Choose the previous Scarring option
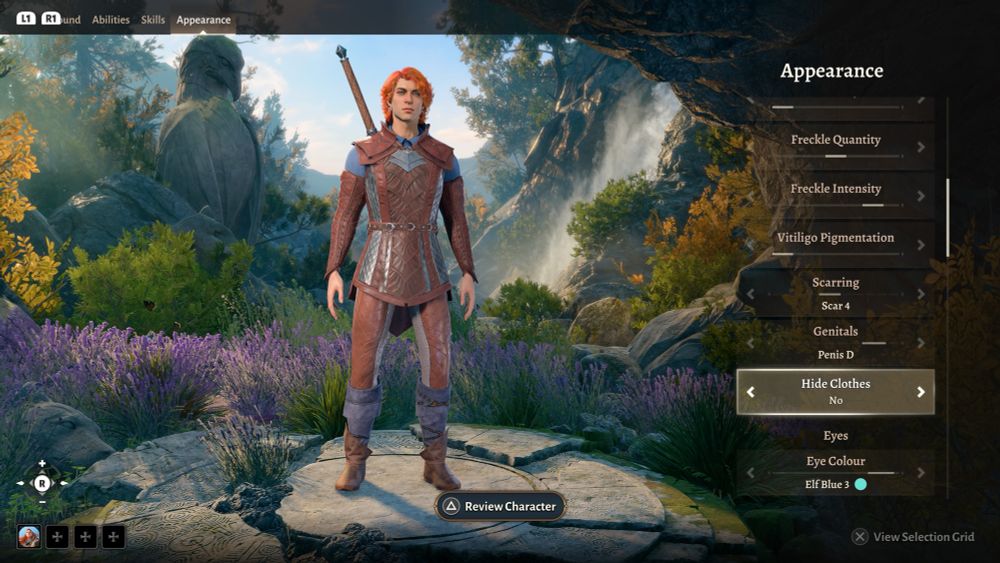 point(751,294)
